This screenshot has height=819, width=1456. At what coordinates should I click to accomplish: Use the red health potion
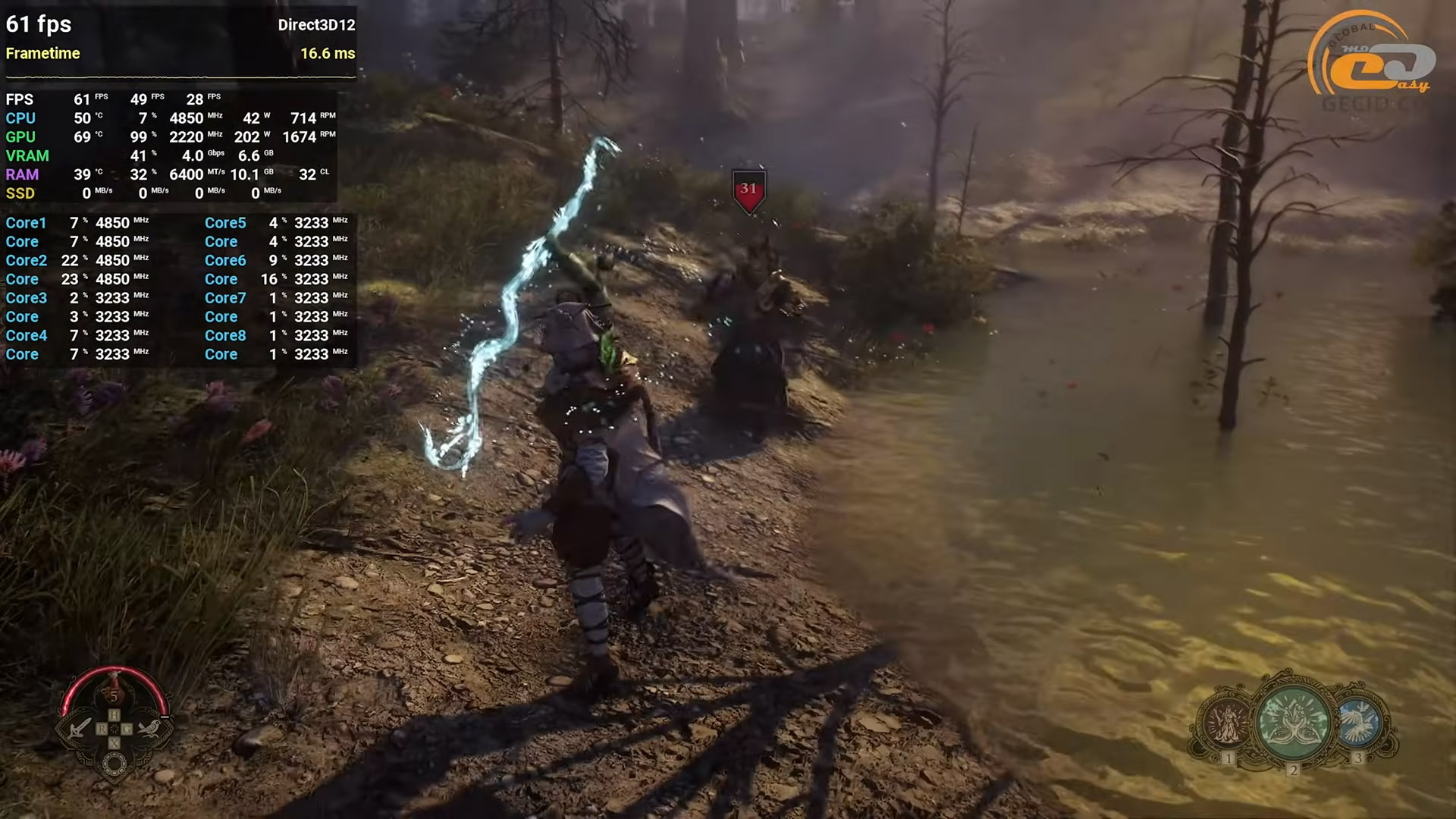pyautogui.click(x=115, y=690)
